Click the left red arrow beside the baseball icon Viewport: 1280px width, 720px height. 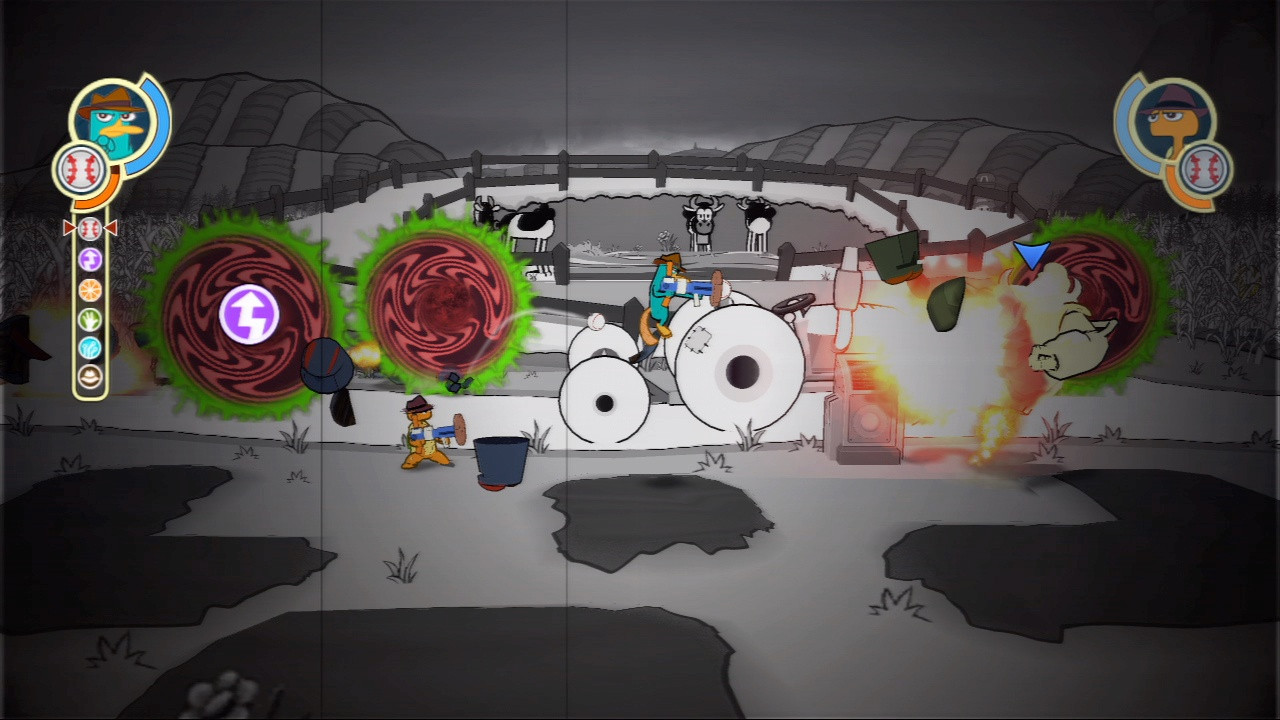tap(68, 227)
